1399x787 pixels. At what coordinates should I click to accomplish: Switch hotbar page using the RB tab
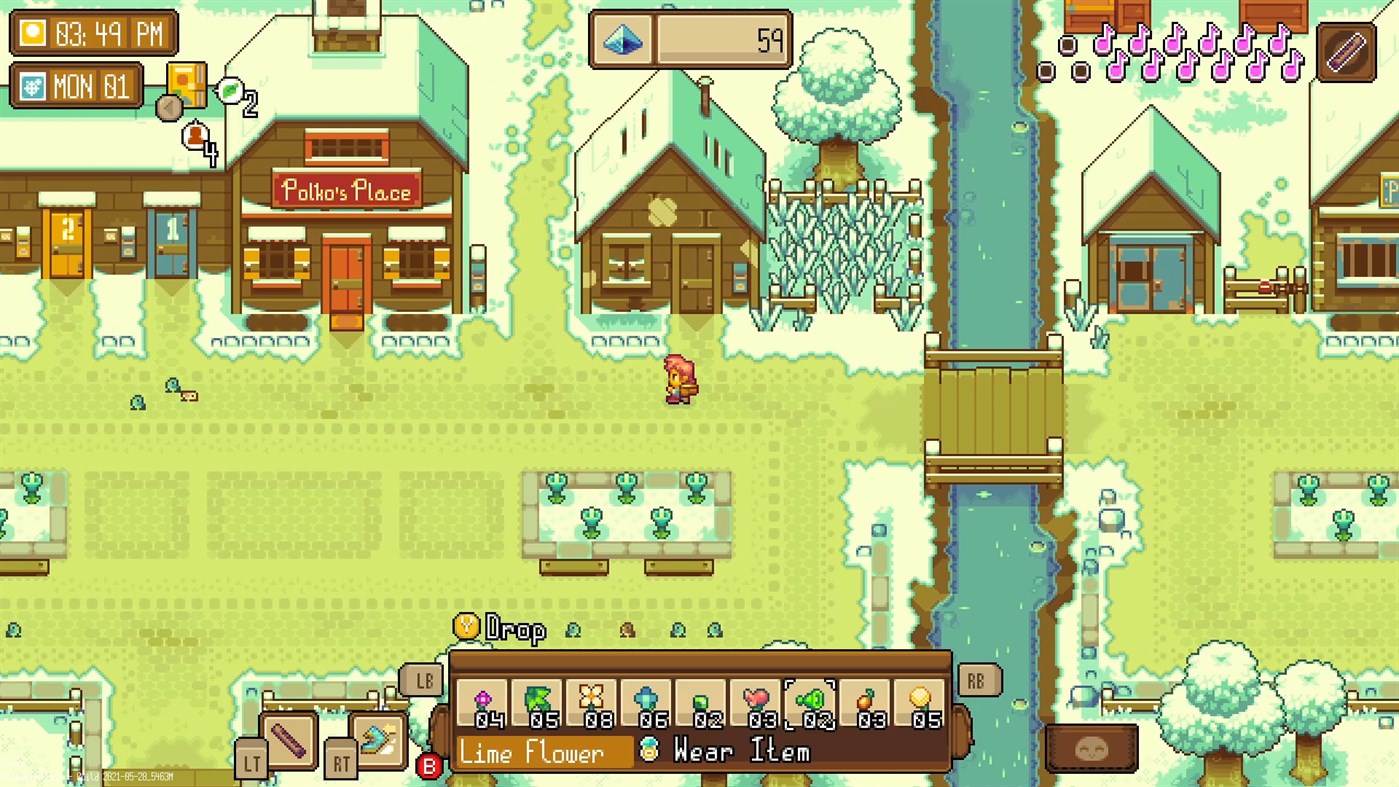point(977,680)
